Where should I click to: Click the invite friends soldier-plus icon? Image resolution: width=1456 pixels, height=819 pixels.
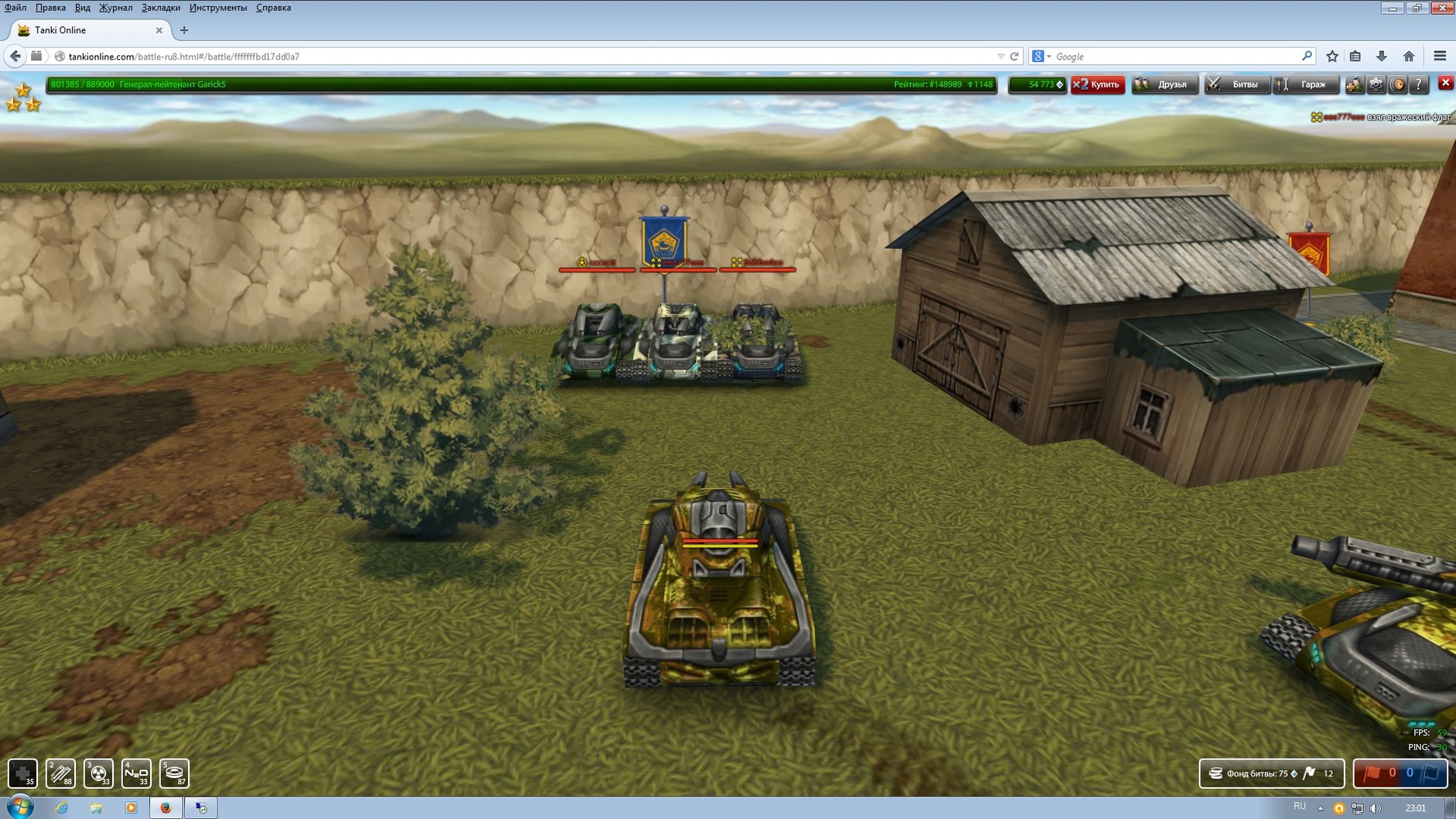click(1354, 84)
